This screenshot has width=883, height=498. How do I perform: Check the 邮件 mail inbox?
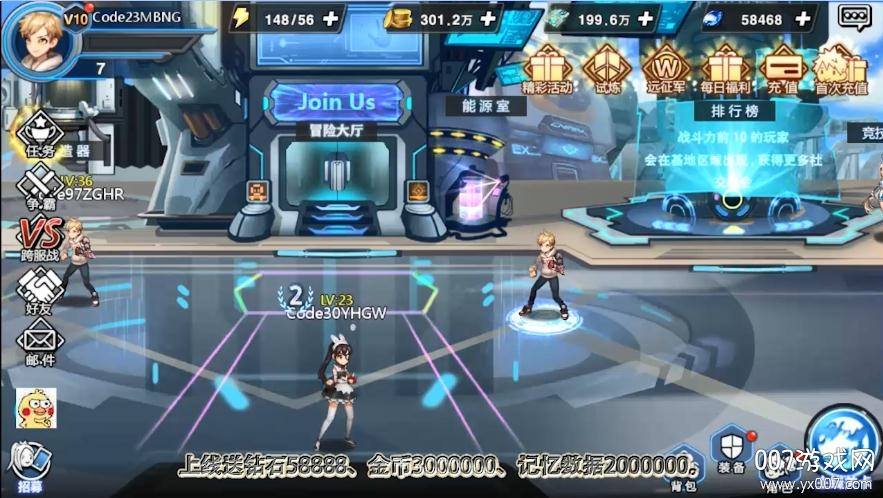click(x=39, y=343)
